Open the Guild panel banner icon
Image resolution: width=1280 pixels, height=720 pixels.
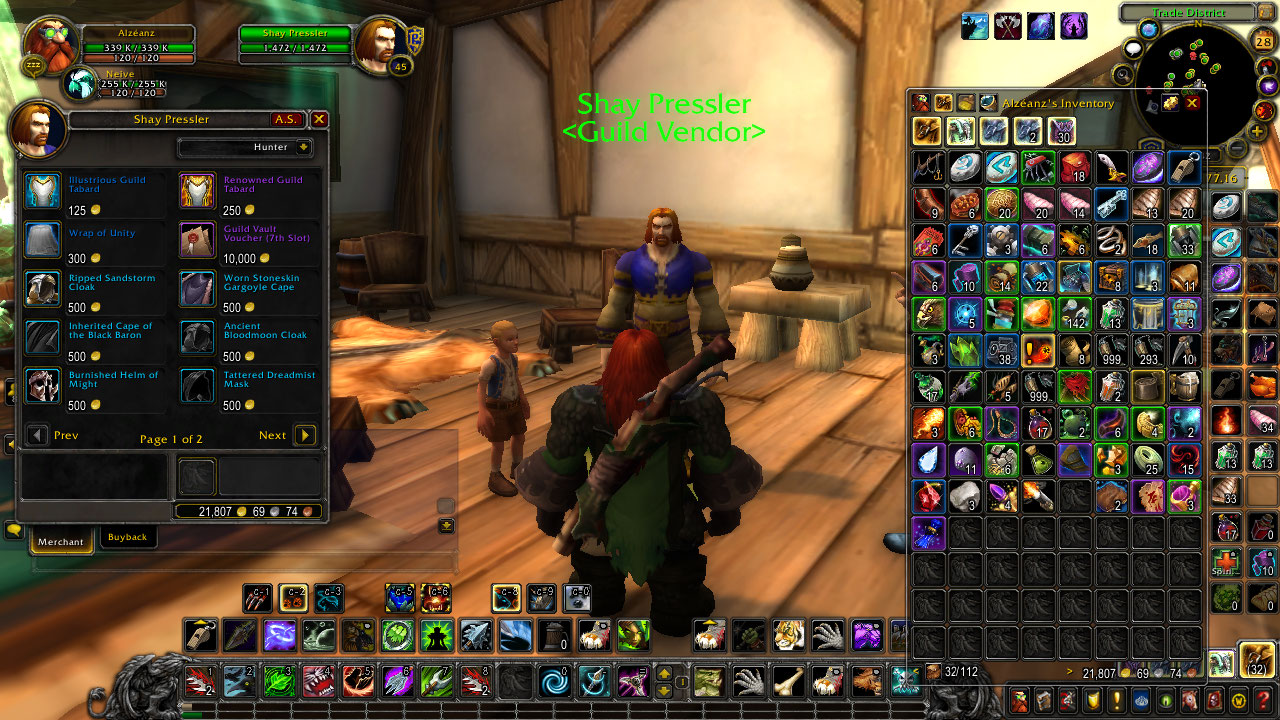click(1093, 700)
